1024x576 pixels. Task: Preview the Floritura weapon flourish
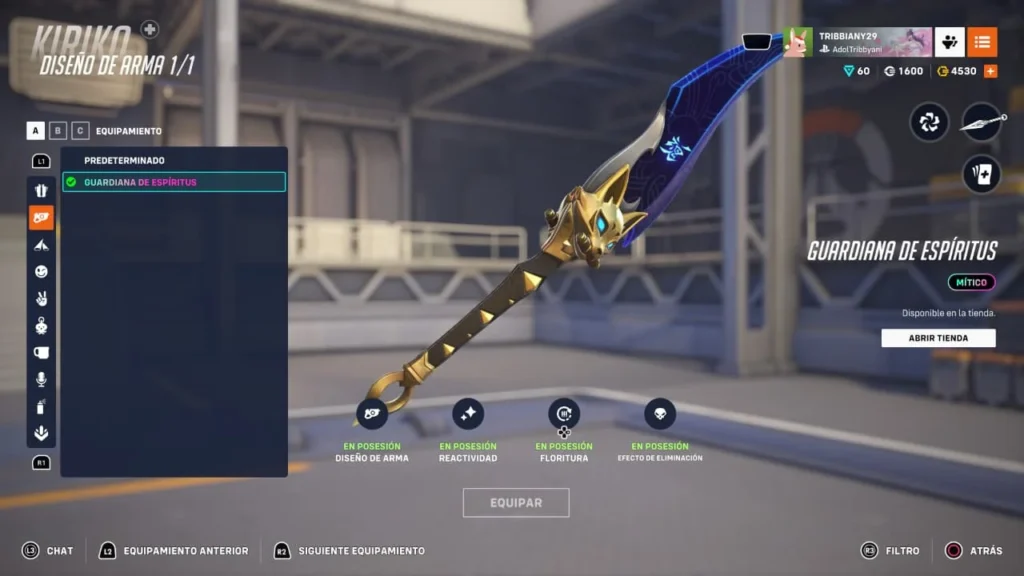click(x=564, y=414)
